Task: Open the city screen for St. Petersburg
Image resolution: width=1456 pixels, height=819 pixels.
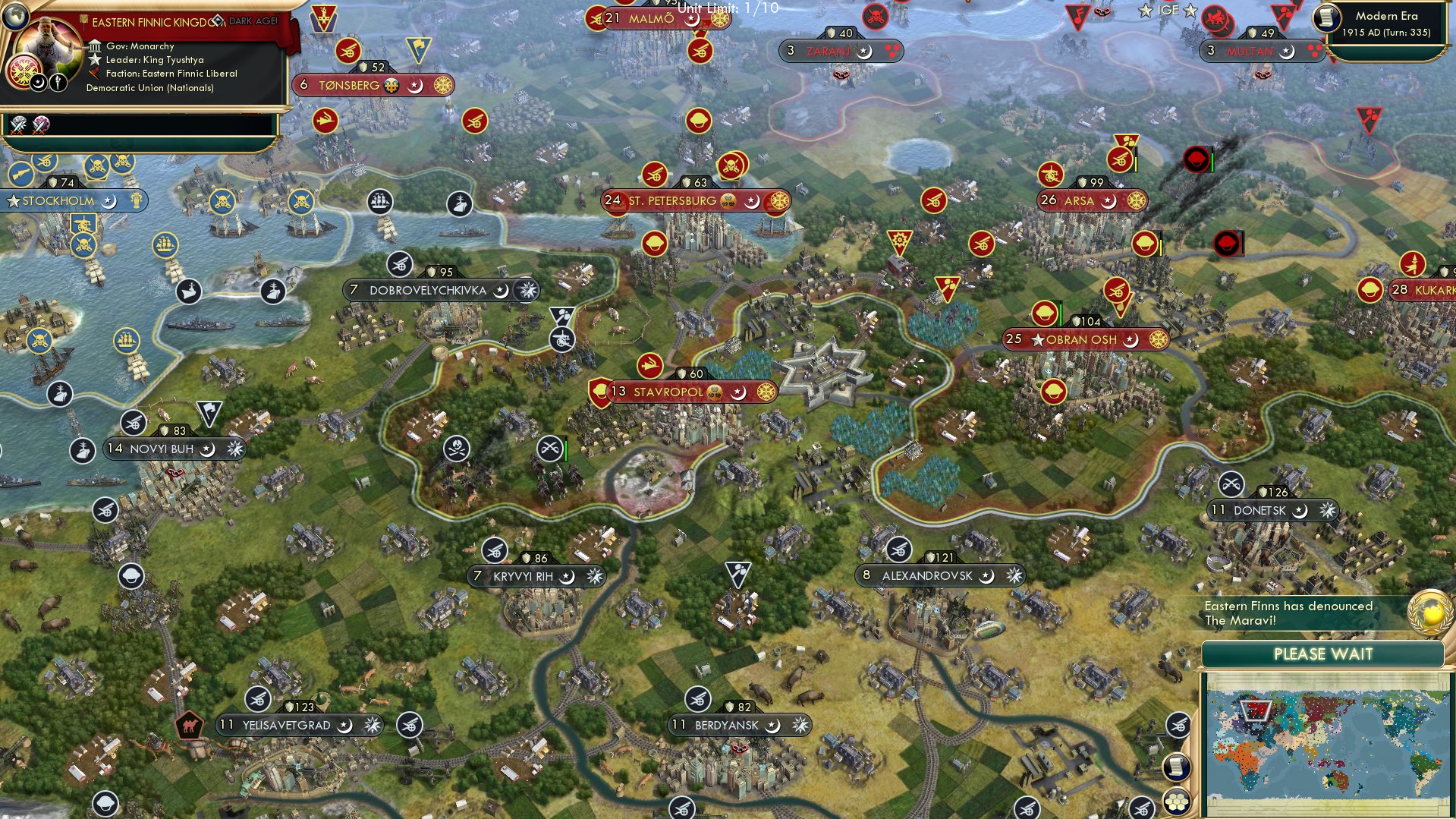Action: 671,200
